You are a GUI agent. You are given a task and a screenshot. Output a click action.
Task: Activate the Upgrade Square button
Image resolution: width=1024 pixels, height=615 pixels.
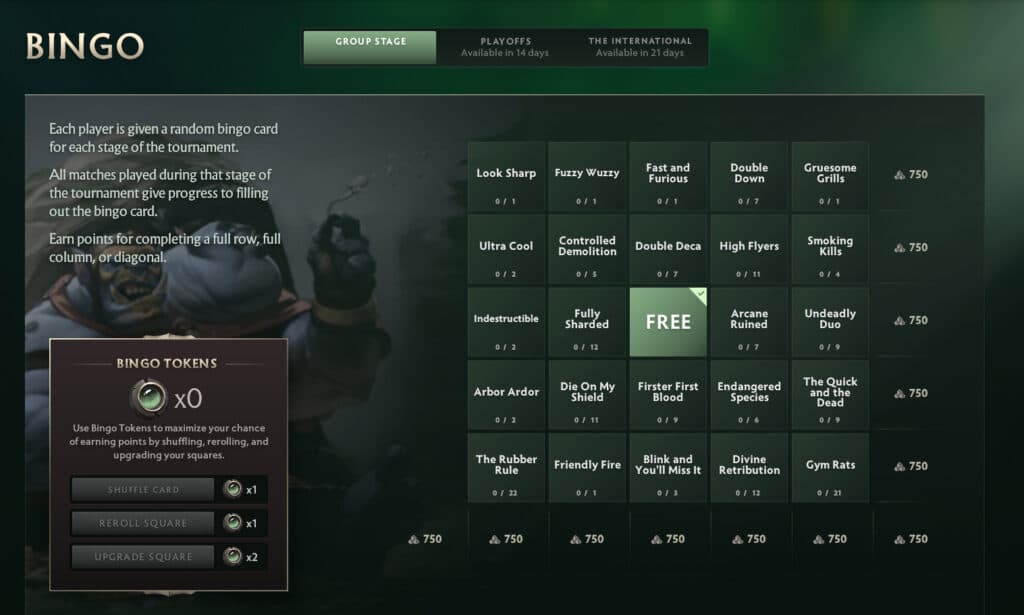143,556
